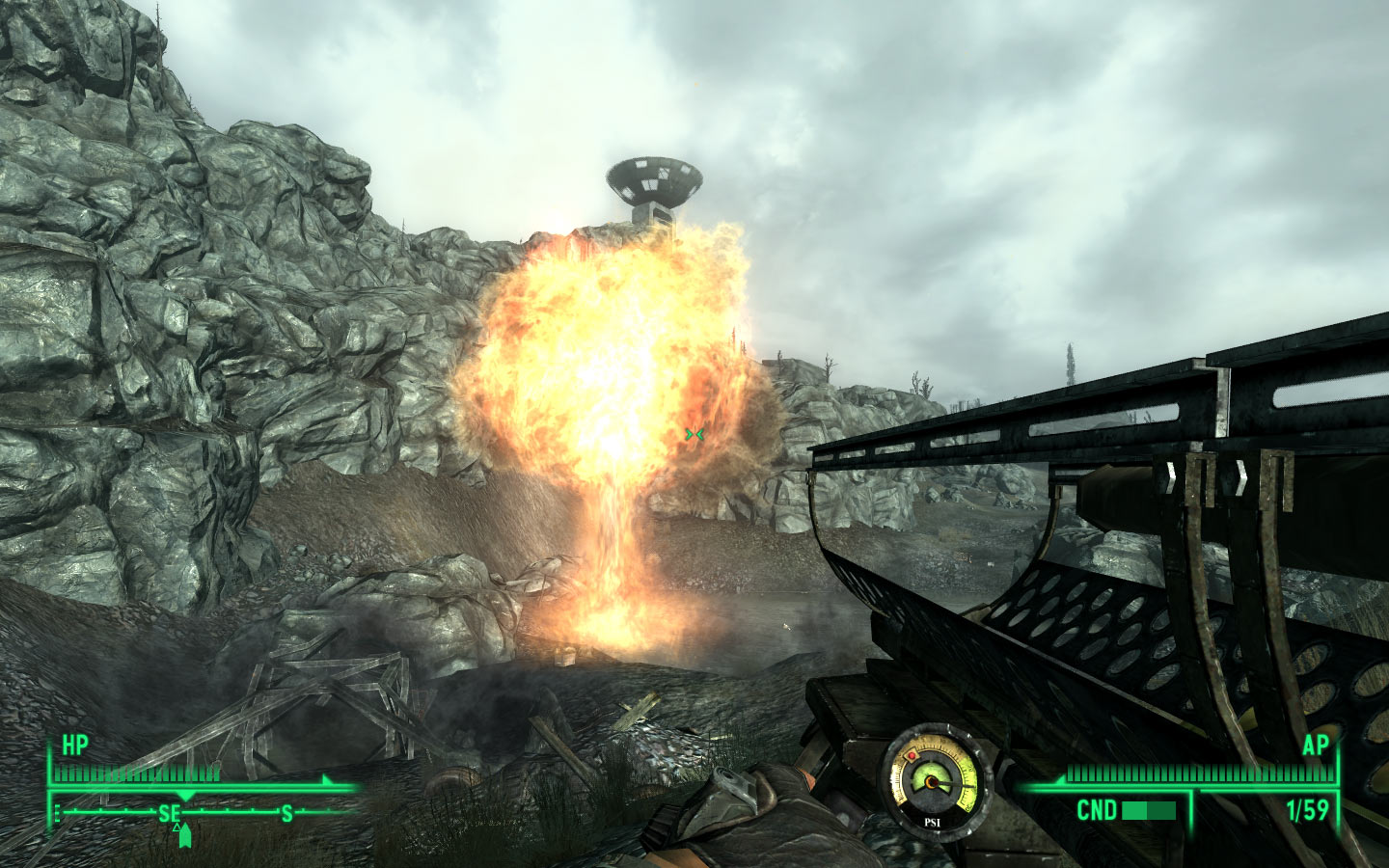The image size is (1389, 868).
Task: Select the quest marker arrow on the compass
Action: tap(184, 835)
